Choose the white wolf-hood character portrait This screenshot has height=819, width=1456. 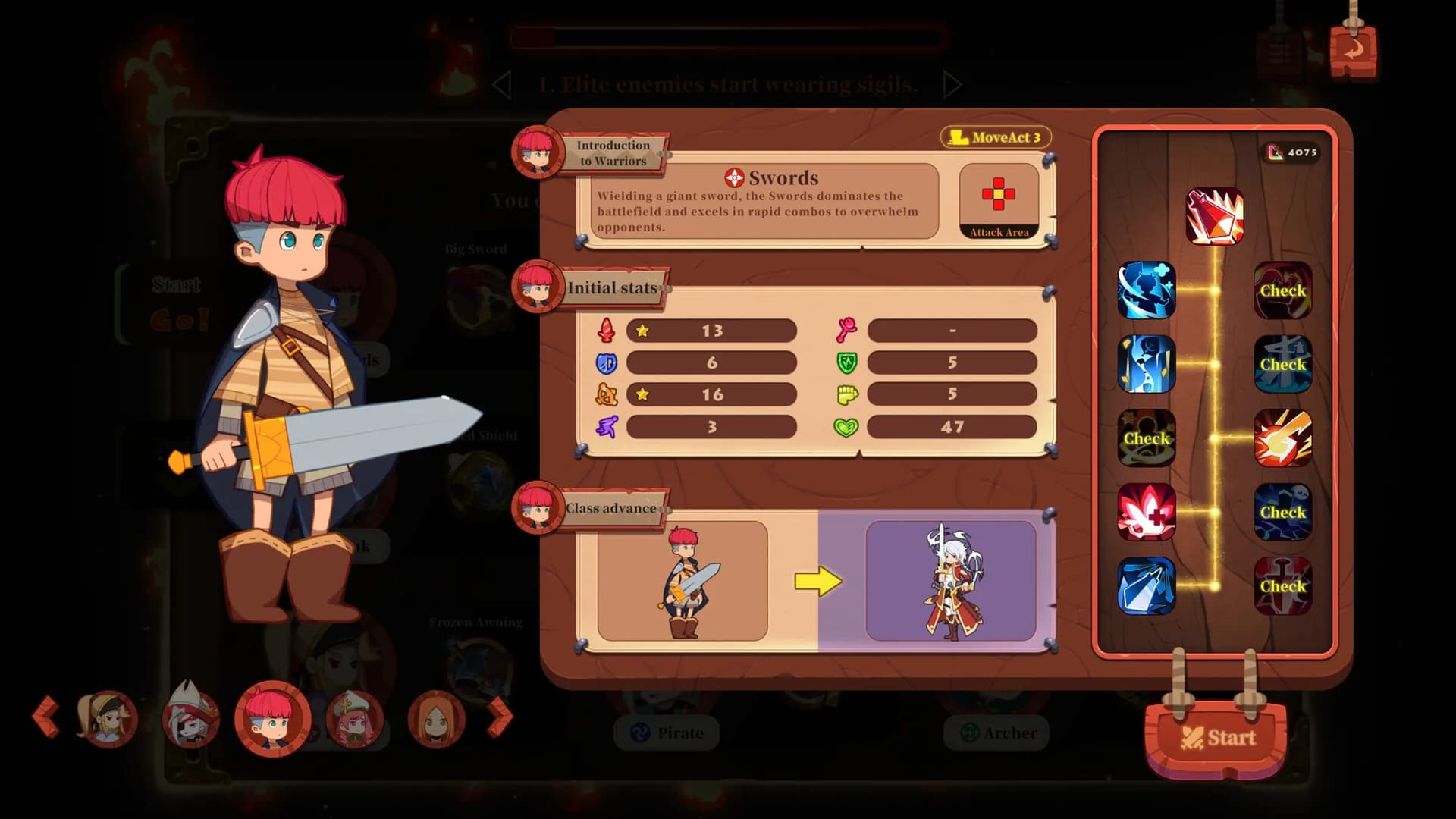pos(190,718)
